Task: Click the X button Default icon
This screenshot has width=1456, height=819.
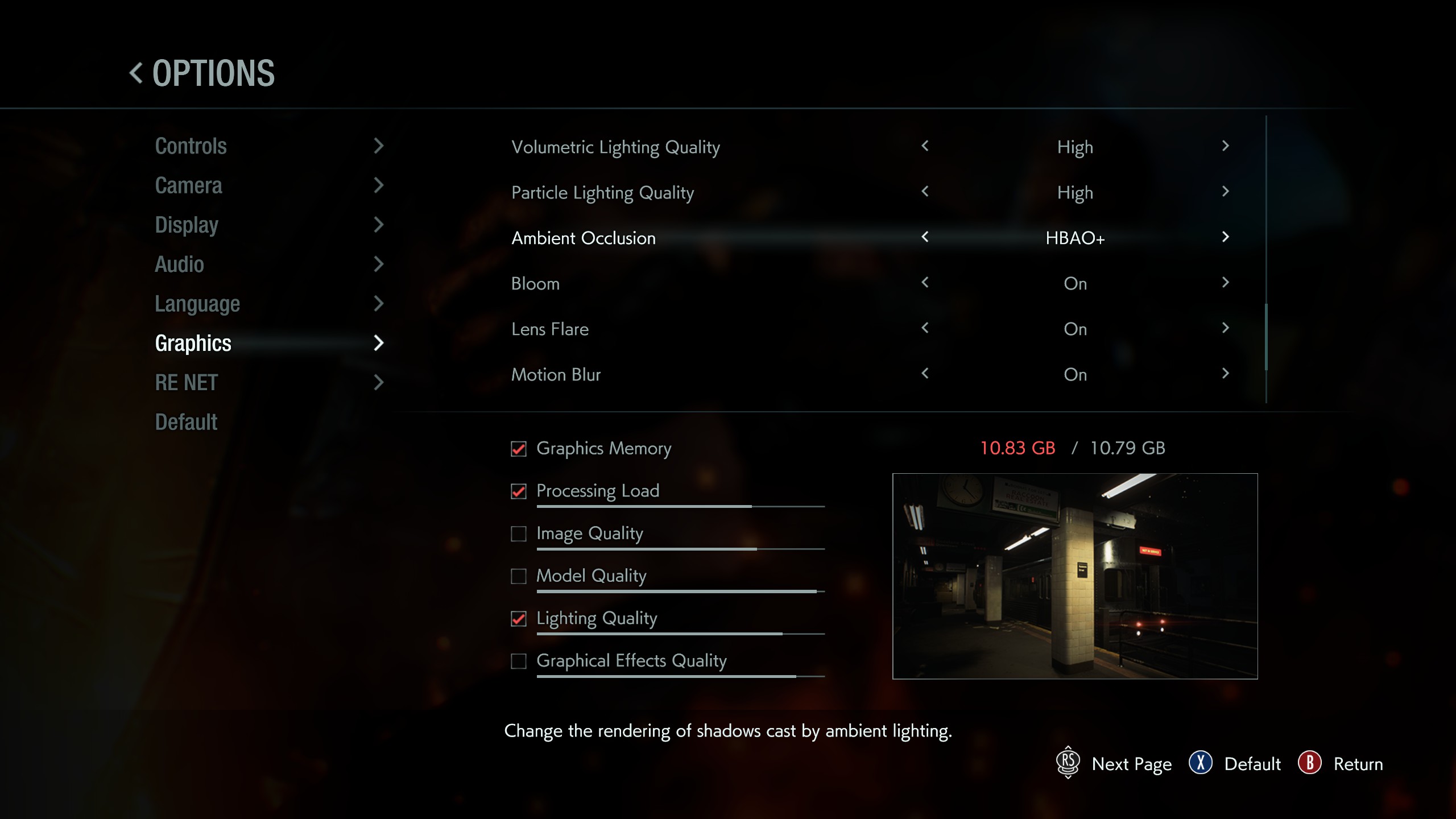Action: 1201,764
